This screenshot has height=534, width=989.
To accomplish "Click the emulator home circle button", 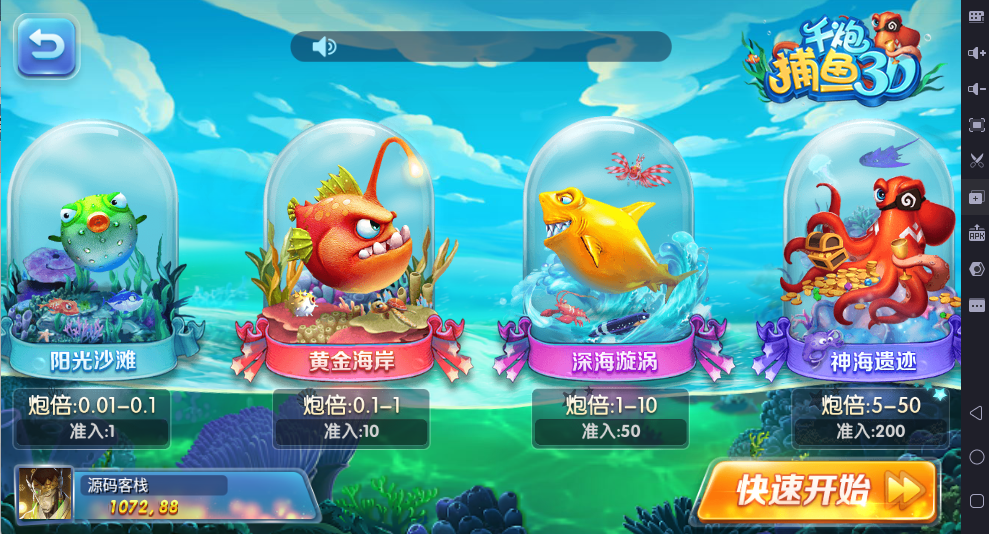I will pos(976,457).
